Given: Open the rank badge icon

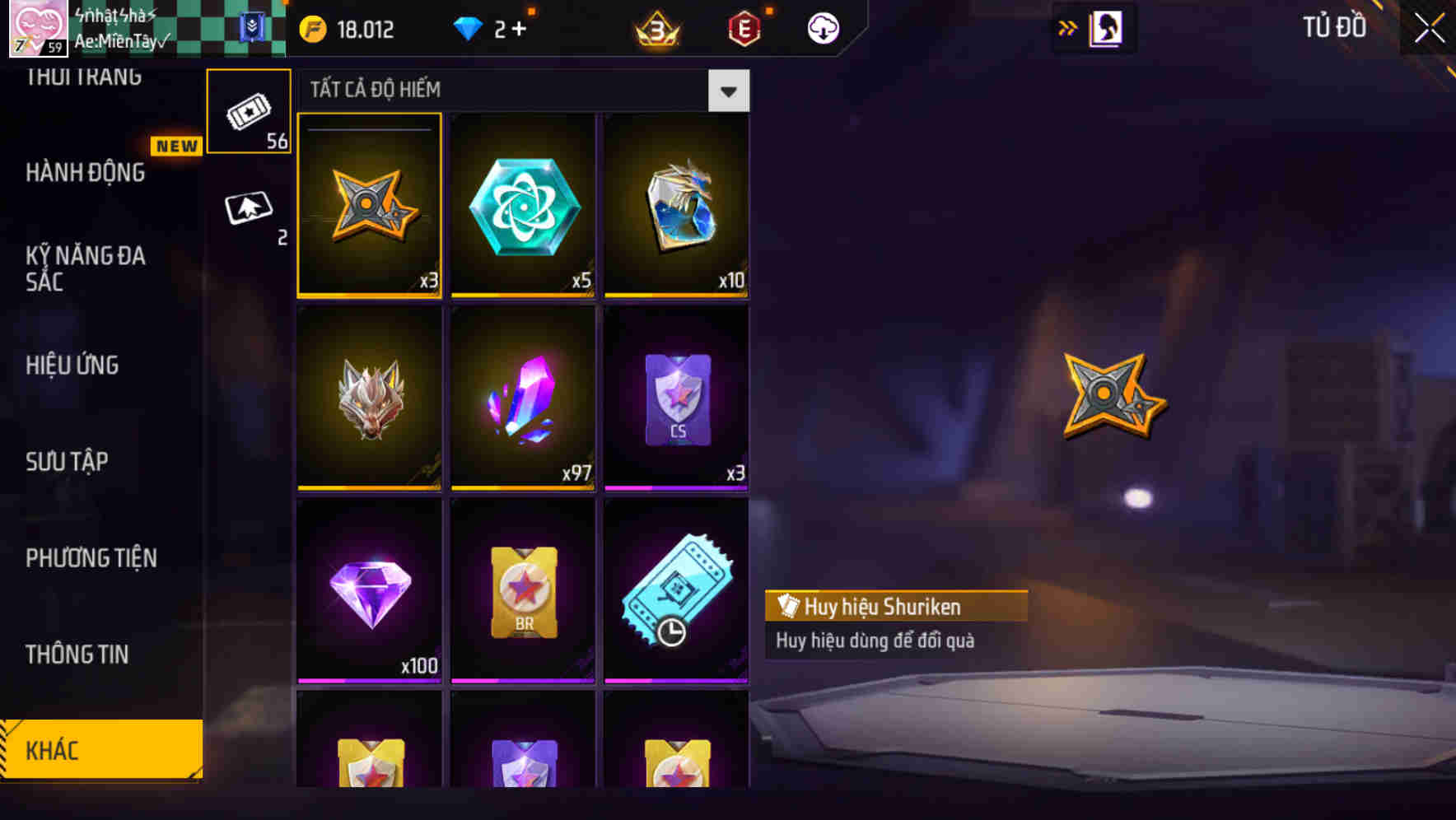Looking at the screenshot, I should [655, 27].
